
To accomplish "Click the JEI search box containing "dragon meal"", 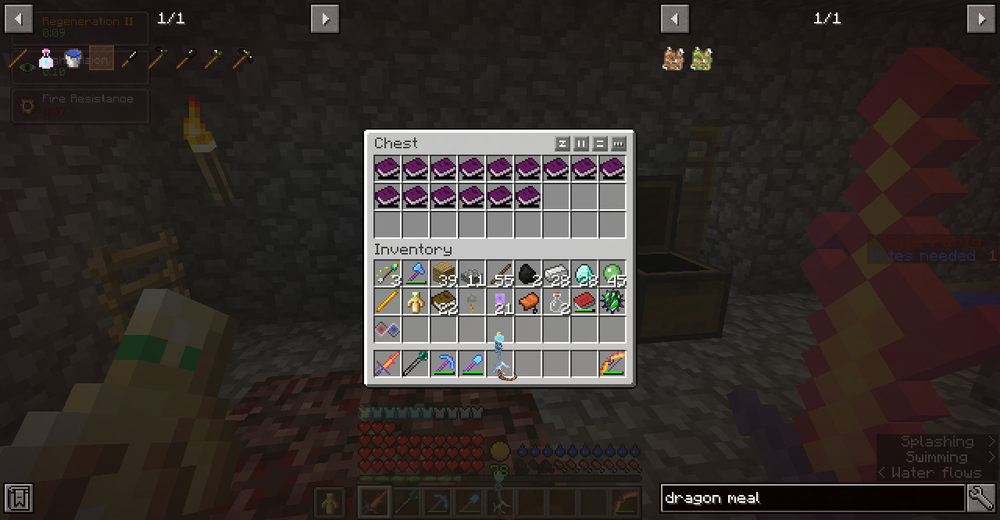I will pyautogui.click(x=812, y=497).
